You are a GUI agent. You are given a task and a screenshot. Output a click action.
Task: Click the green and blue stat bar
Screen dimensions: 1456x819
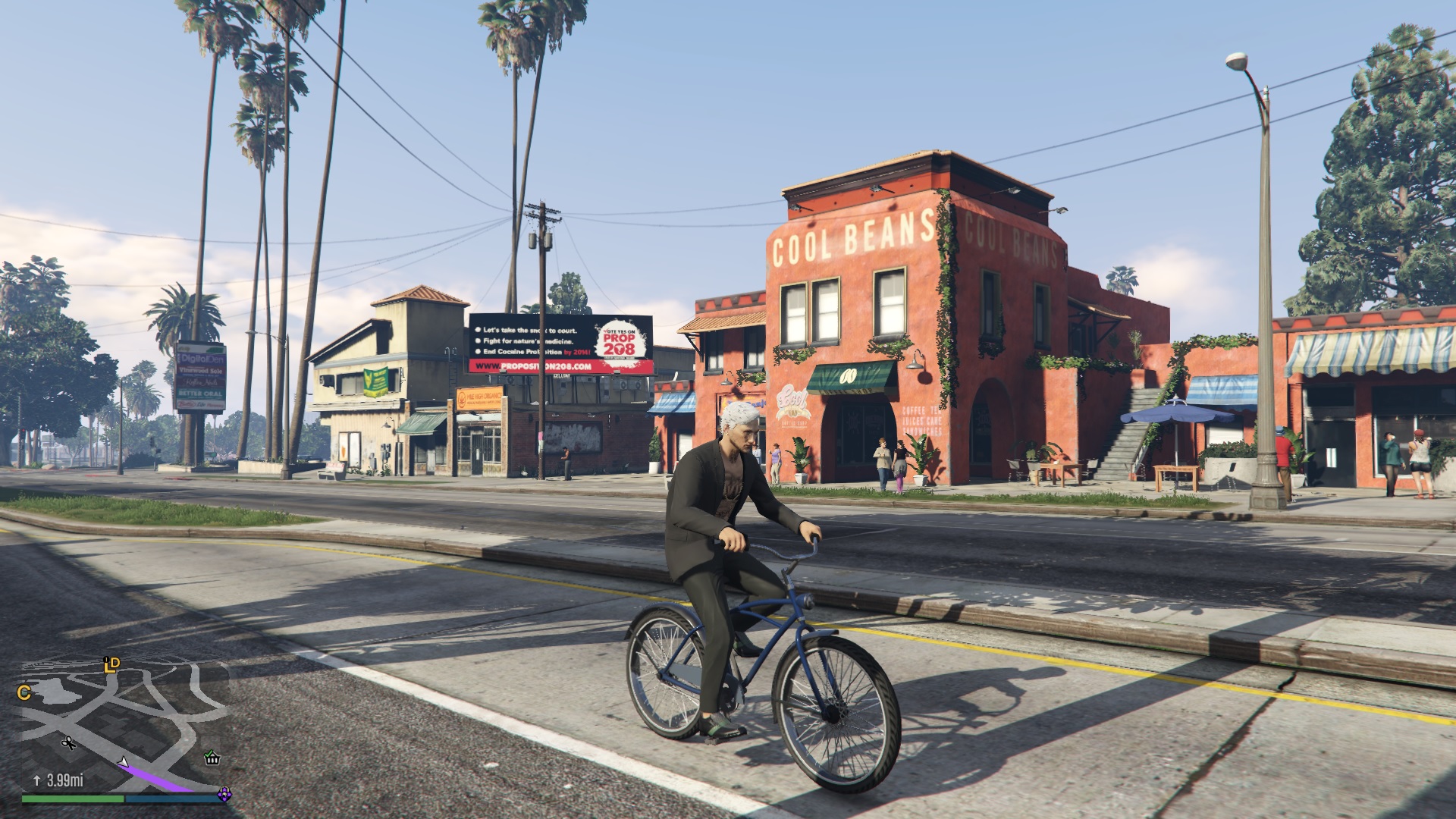coord(121,799)
